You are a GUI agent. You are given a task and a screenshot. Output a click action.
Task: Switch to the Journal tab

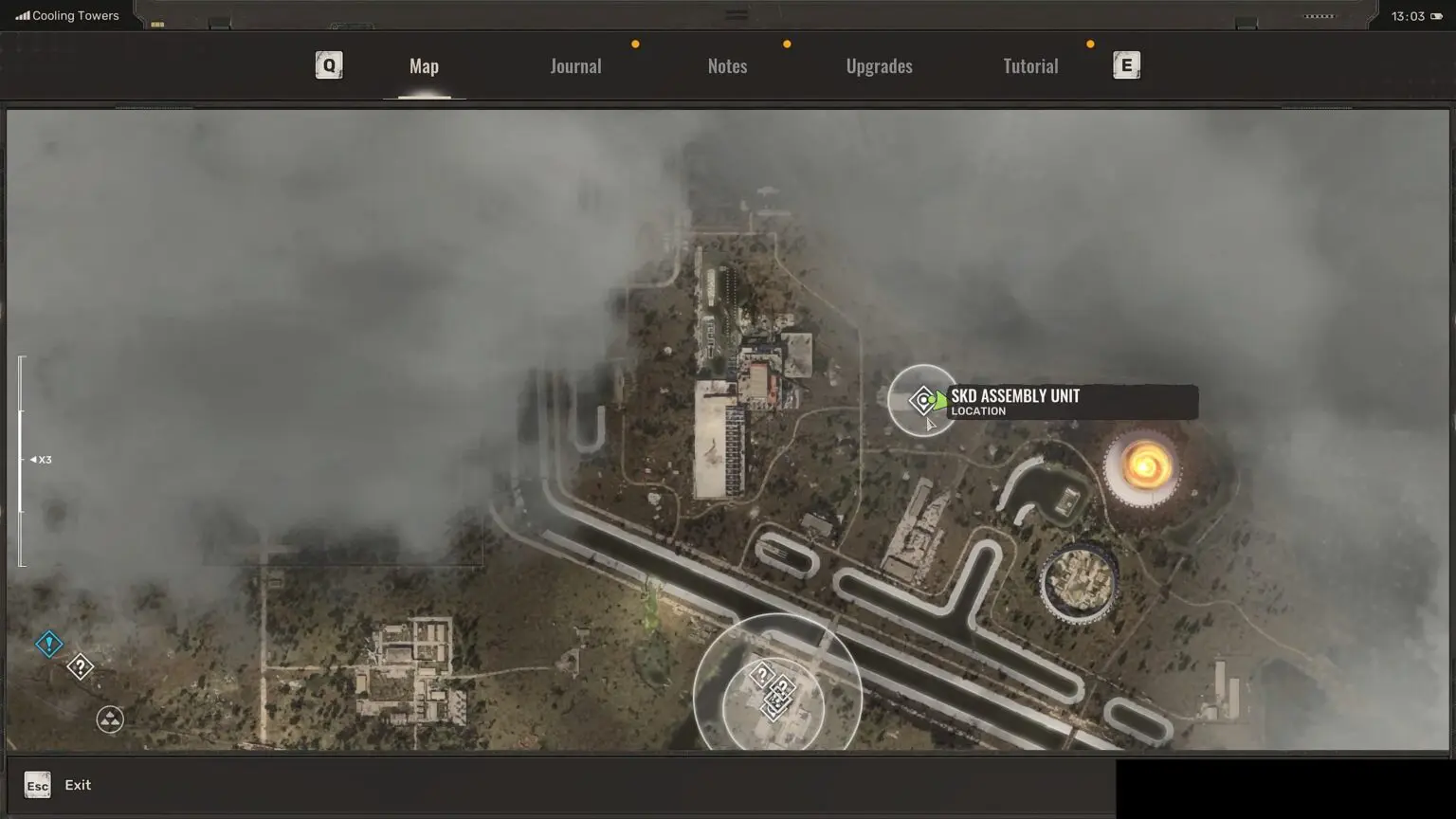(x=575, y=66)
